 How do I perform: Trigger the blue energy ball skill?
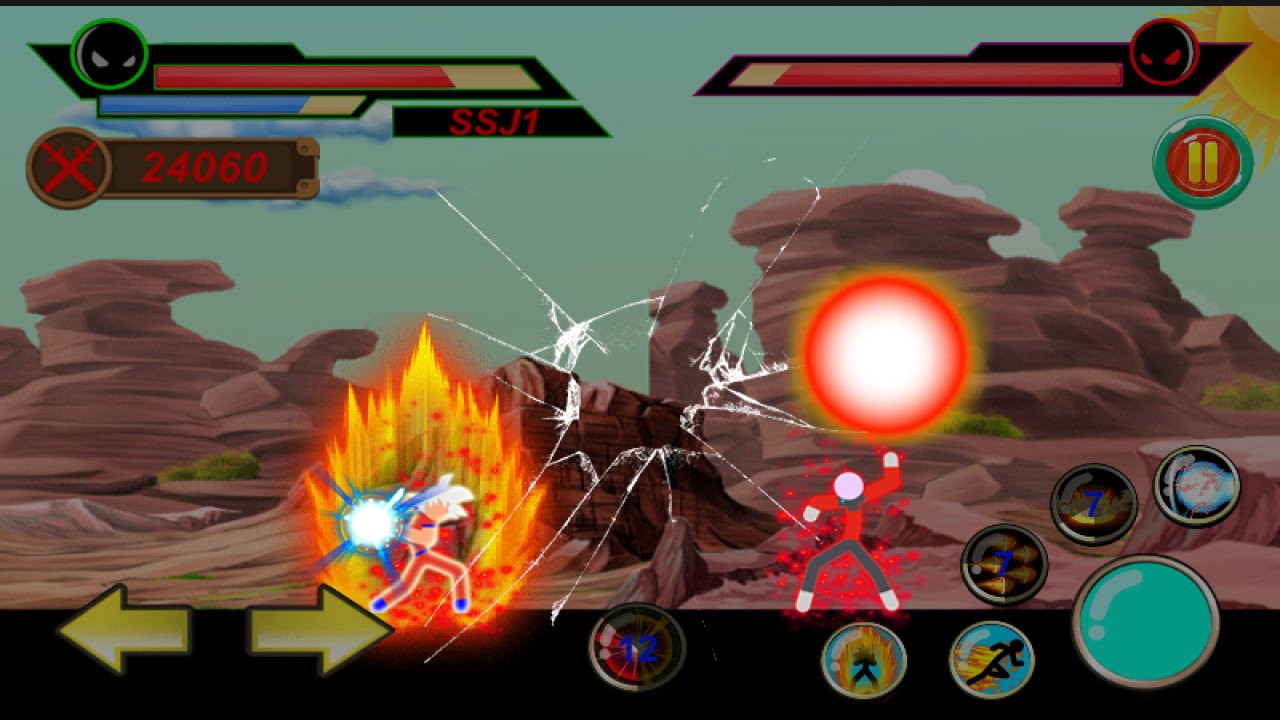(x=1197, y=486)
